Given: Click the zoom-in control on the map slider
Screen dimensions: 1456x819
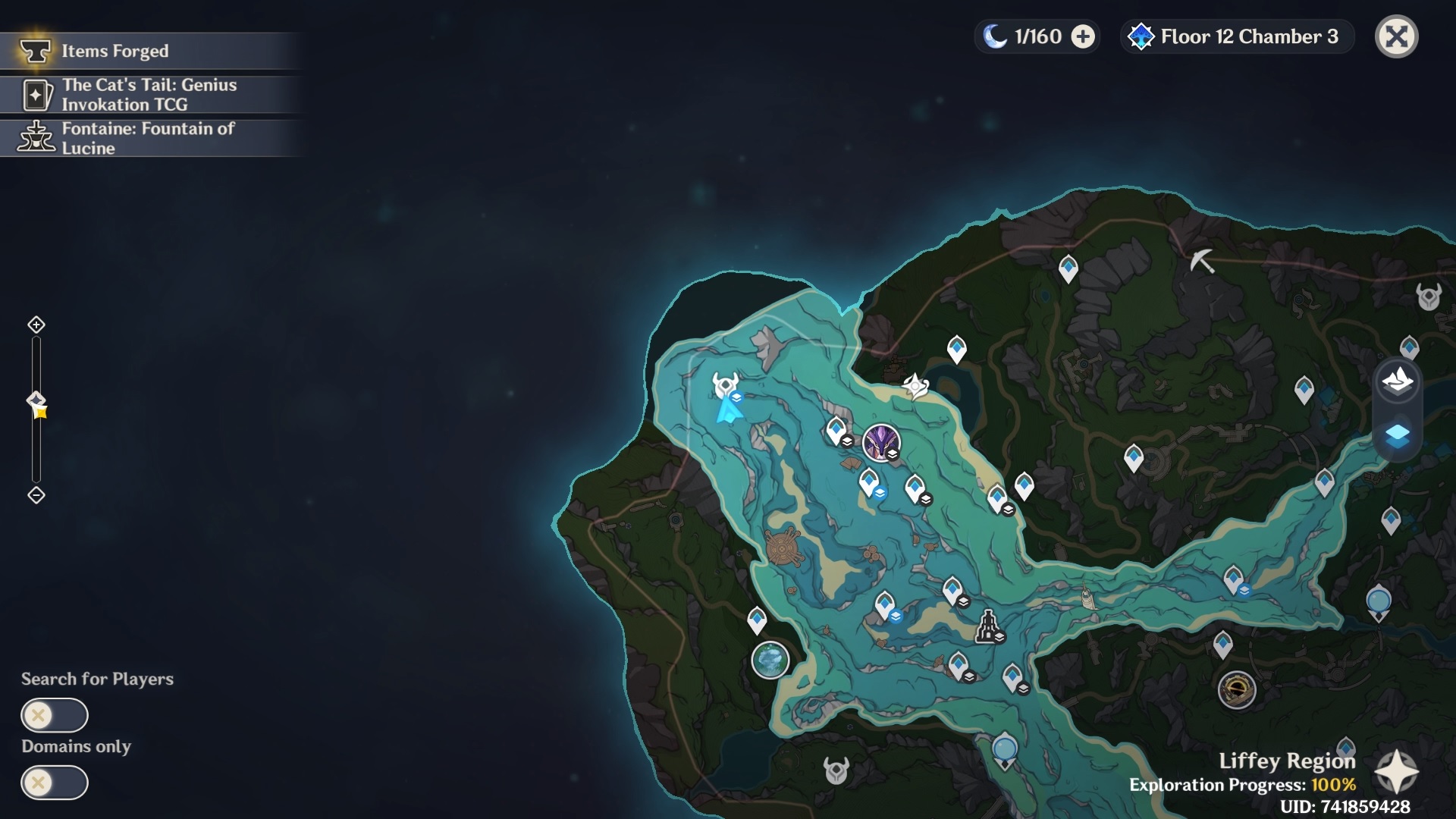Looking at the screenshot, I should coord(36,324).
